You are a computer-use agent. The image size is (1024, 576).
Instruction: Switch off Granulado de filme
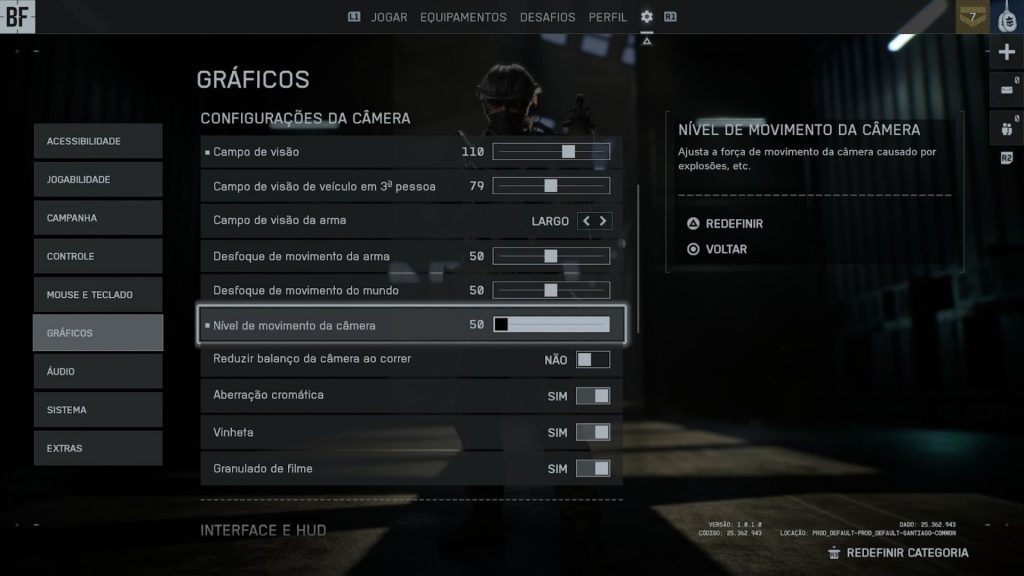pyautogui.click(x=592, y=469)
